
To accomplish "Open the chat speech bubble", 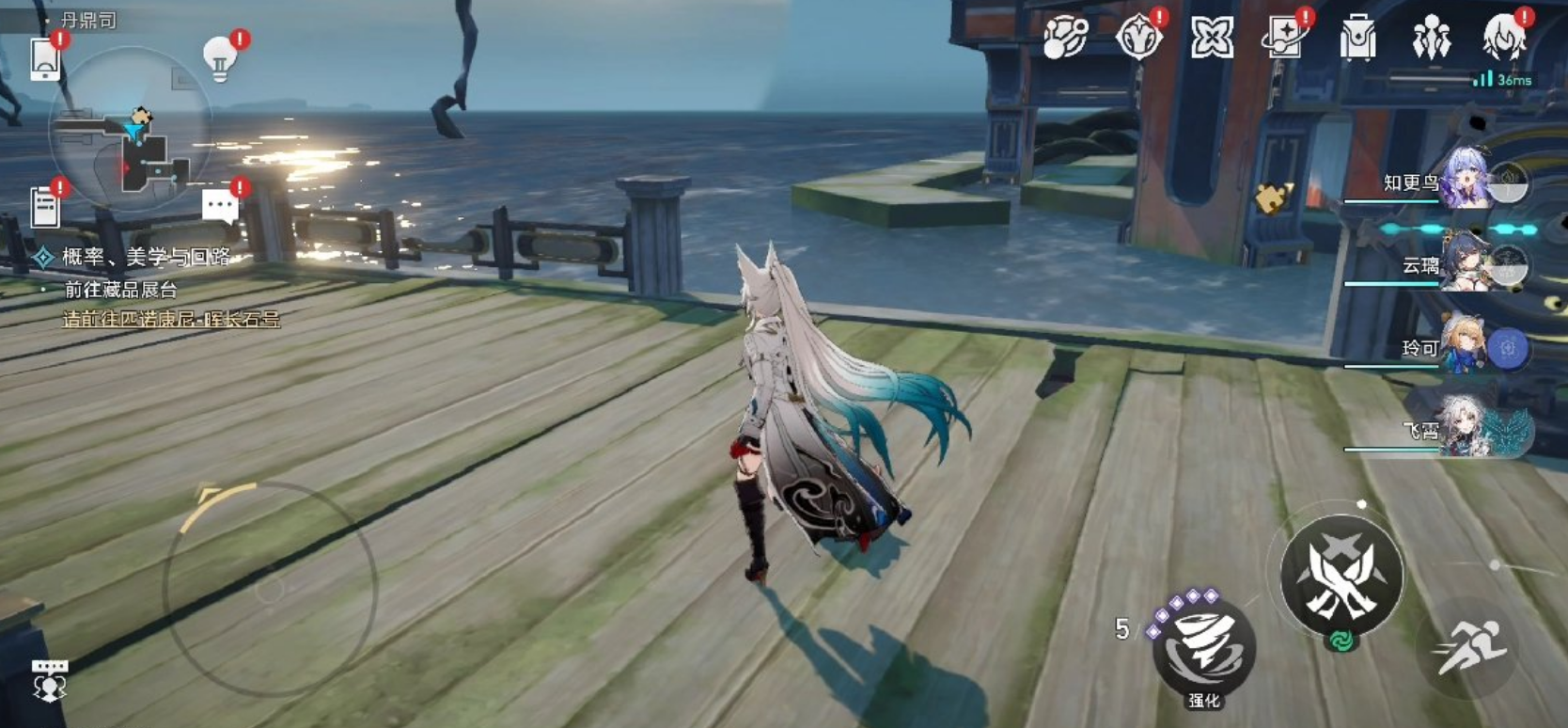I will point(221,205).
